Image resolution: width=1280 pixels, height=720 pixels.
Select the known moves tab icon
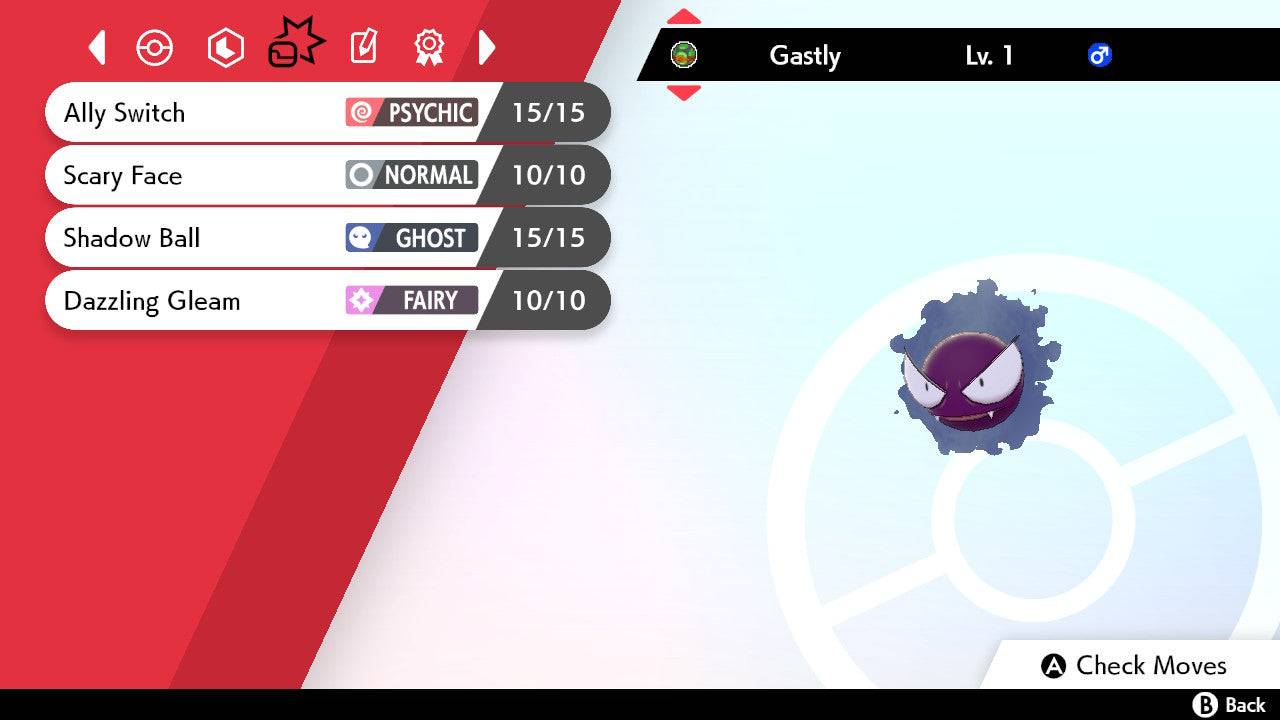pyautogui.click(x=294, y=43)
